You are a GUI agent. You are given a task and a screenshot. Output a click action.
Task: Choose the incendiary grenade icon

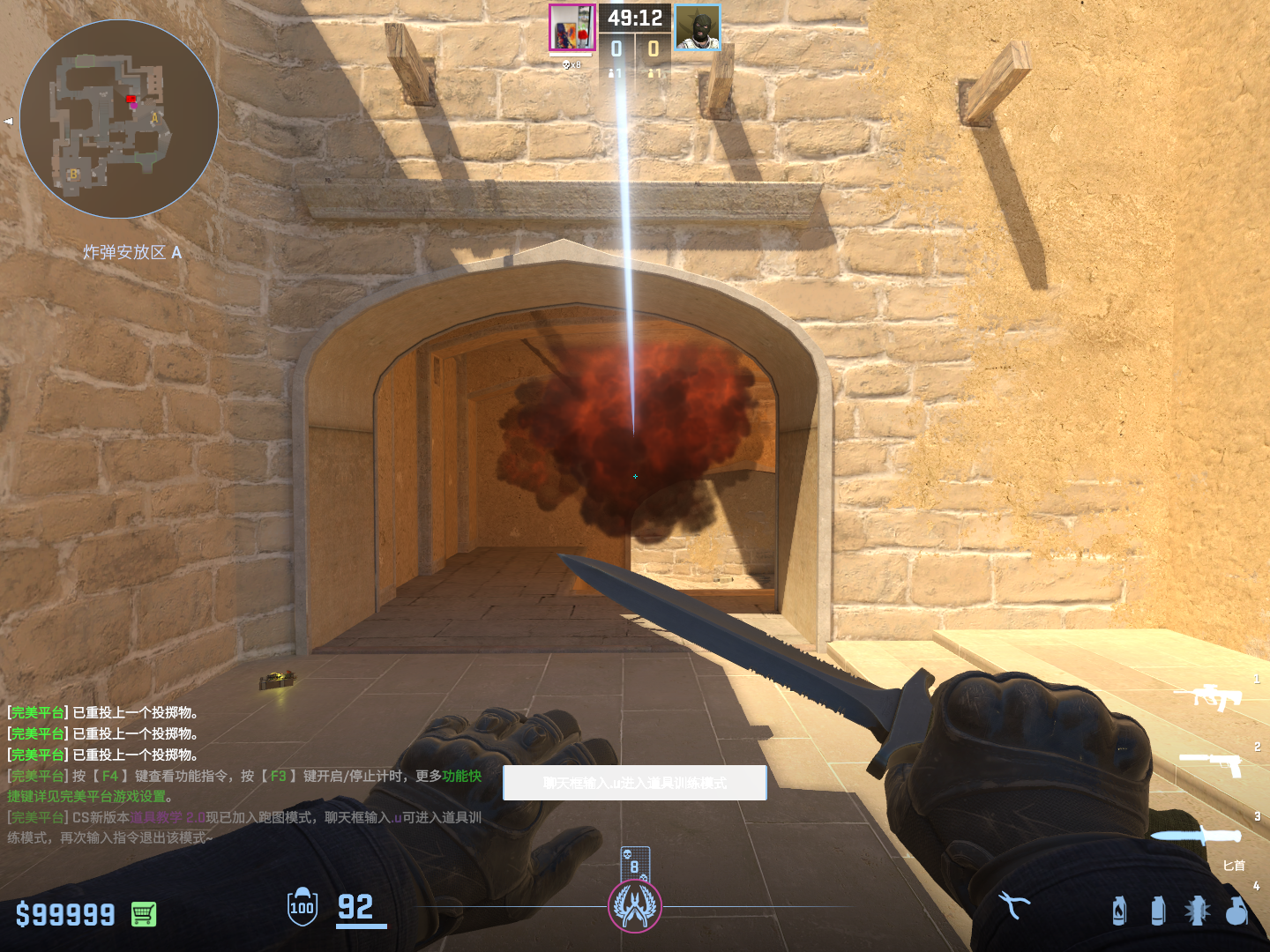pos(1119,911)
